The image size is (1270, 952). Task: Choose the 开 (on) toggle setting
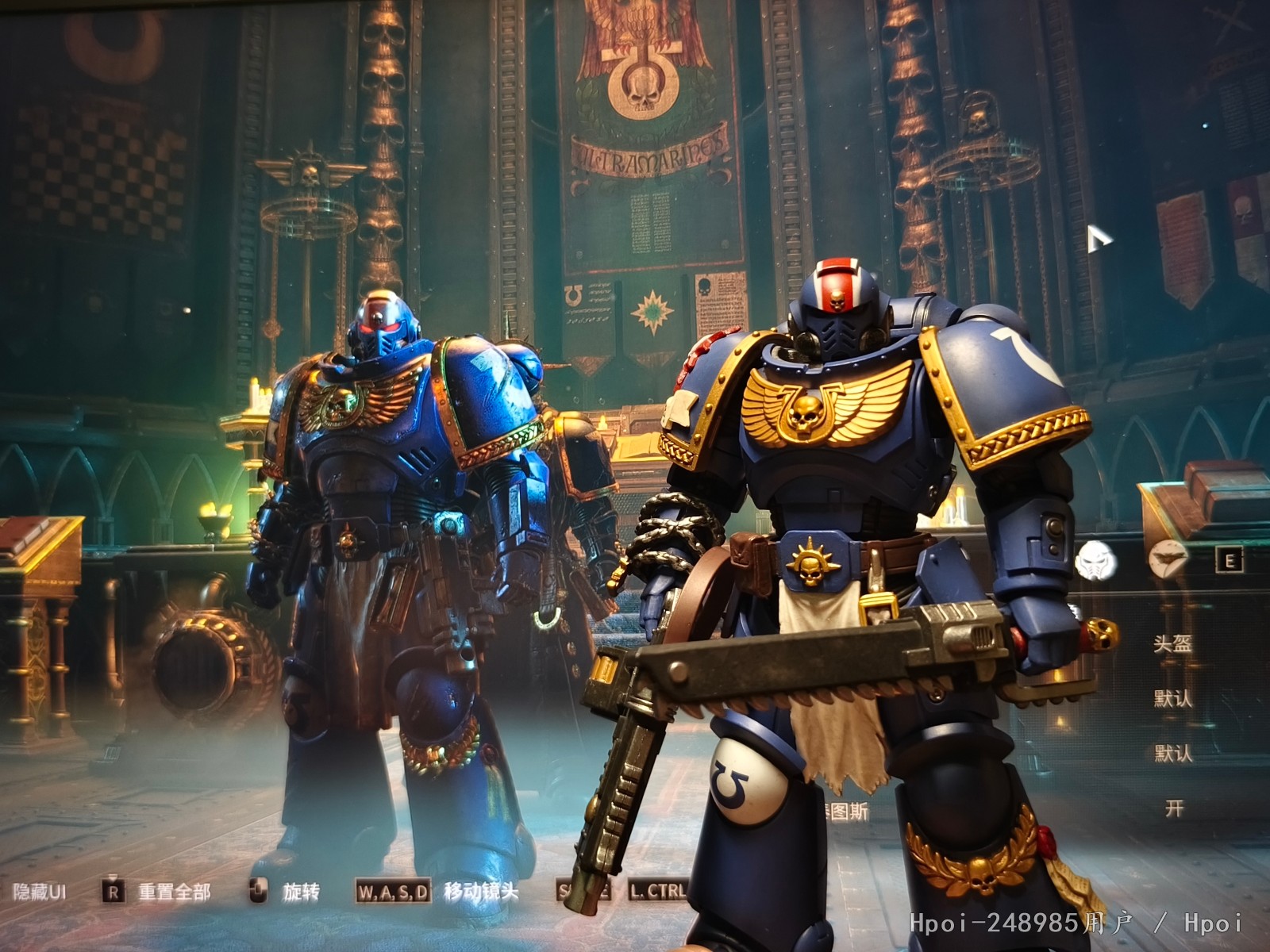(x=1174, y=808)
